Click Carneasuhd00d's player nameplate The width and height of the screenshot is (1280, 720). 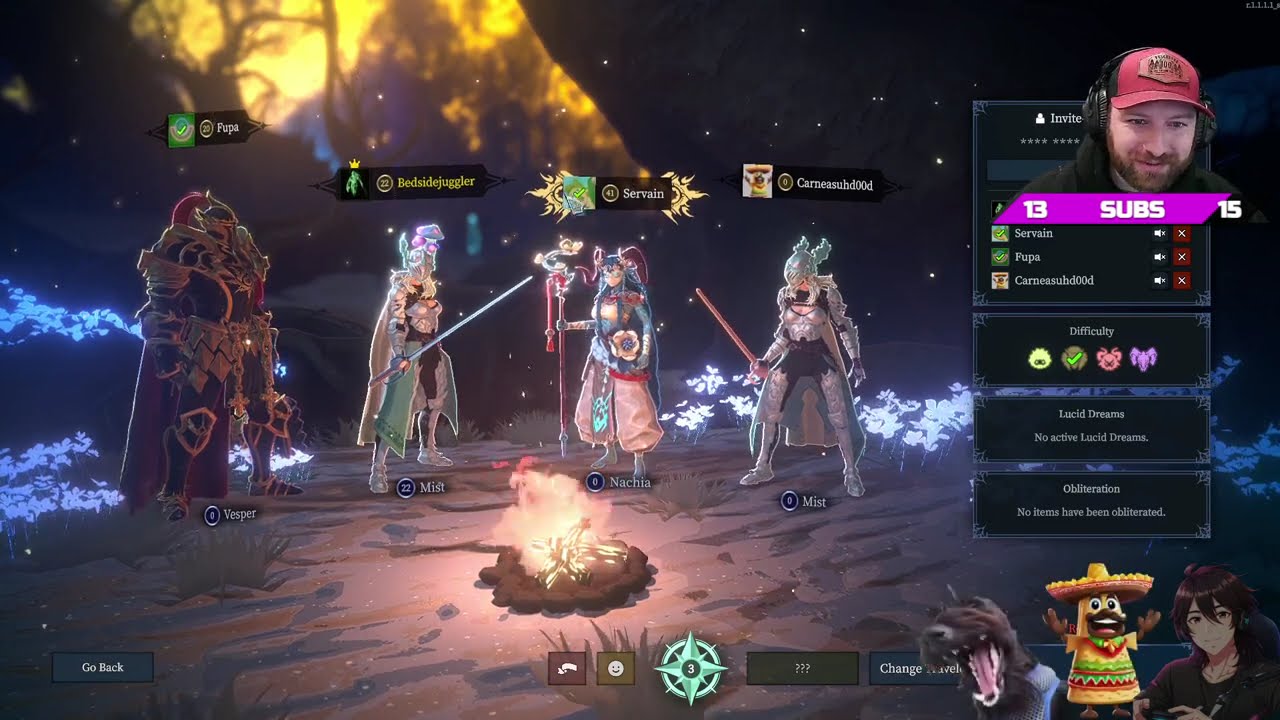tap(818, 183)
